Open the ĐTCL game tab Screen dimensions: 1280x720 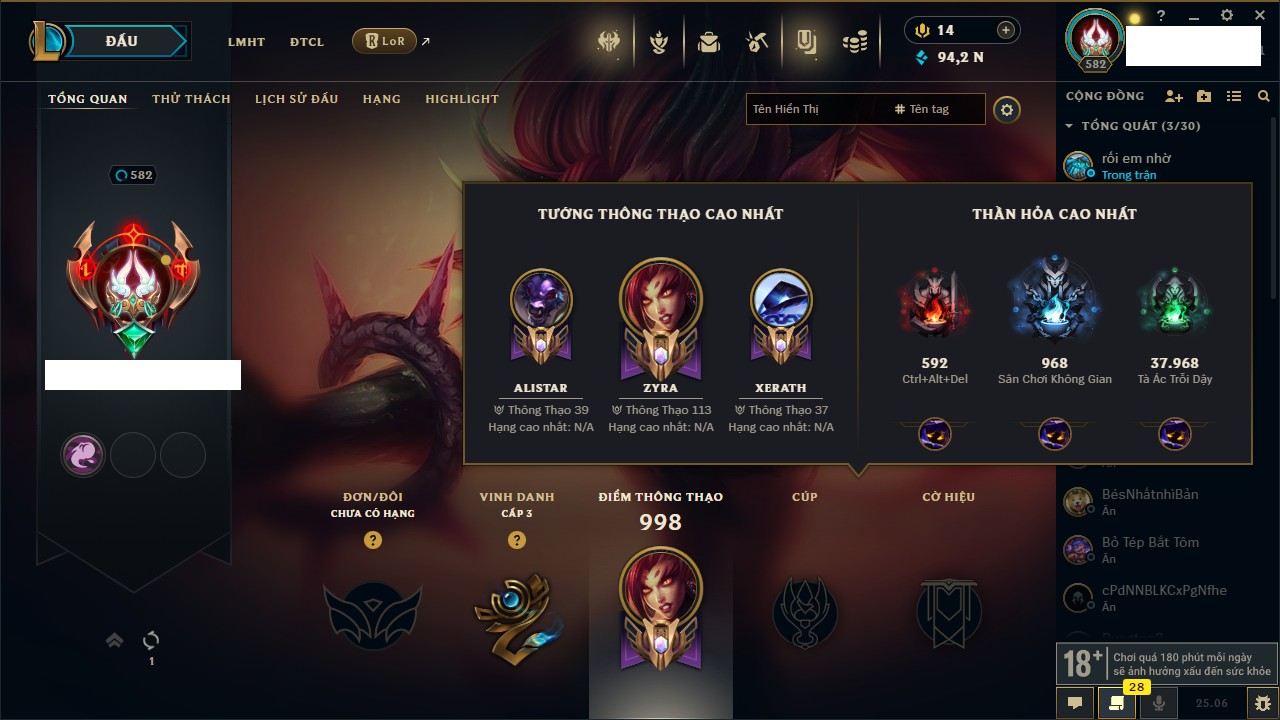[x=307, y=42]
